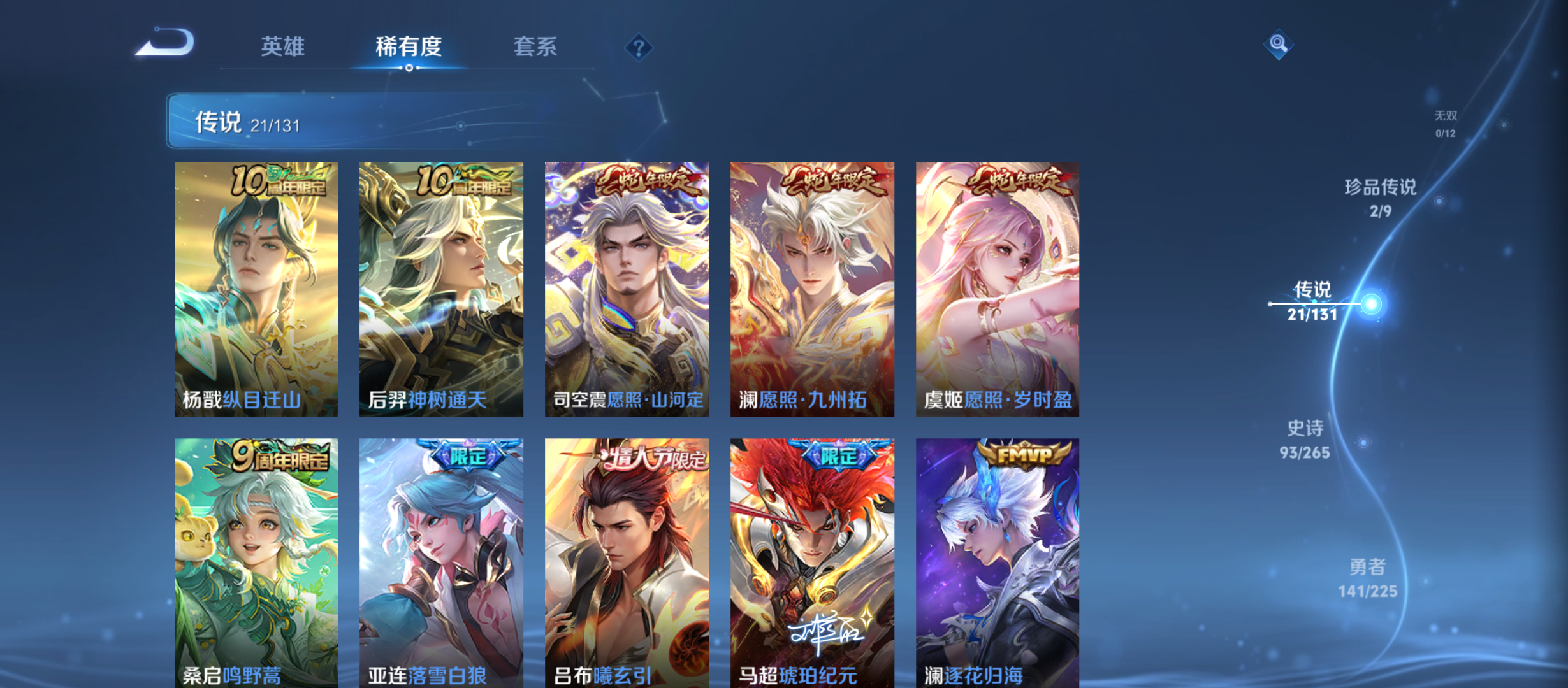The width and height of the screenshot is (1568, 688).
Task: Switch to the 英雄 tab
Action: tap(282, 47)
